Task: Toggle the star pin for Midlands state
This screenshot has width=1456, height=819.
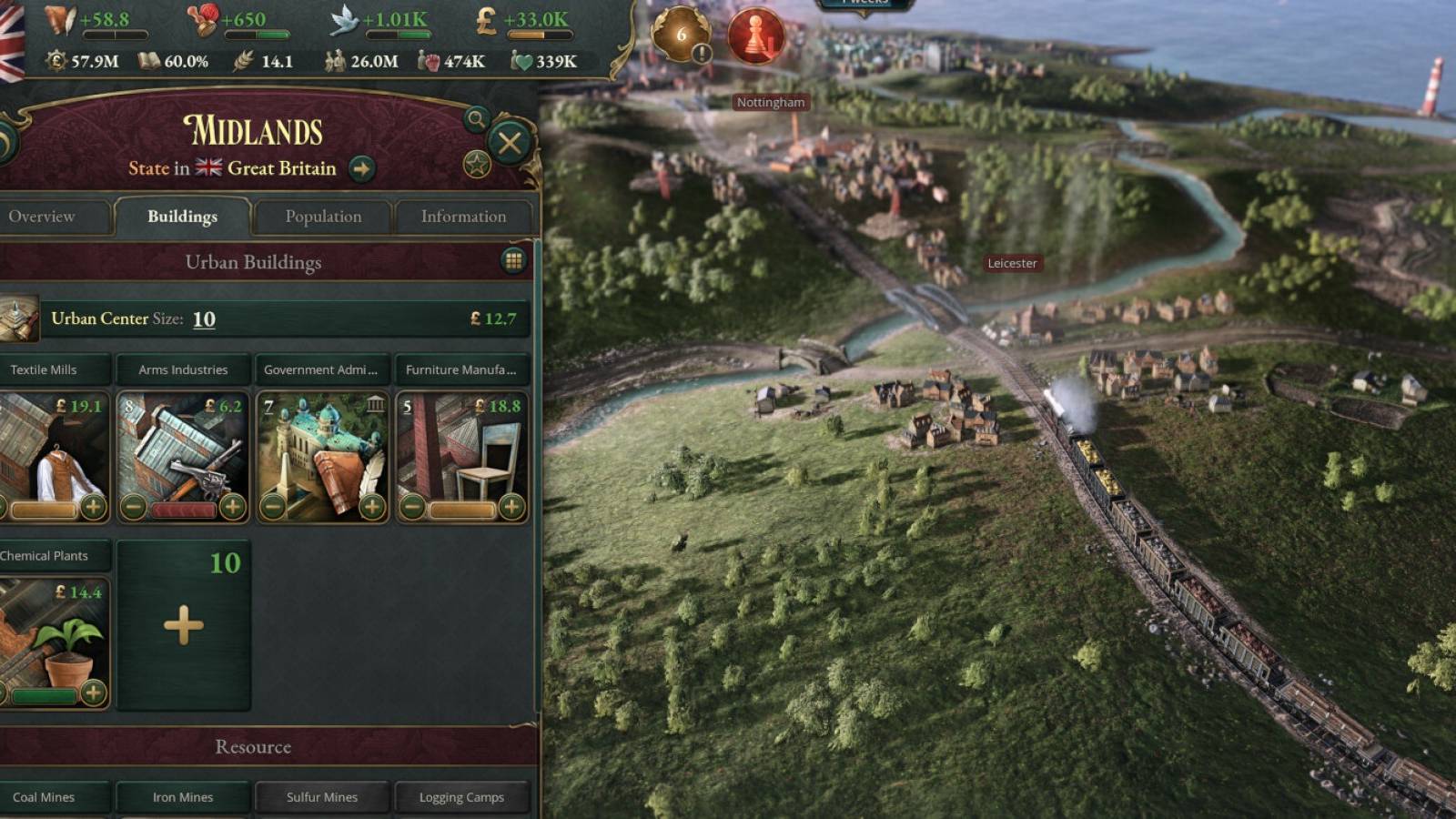Action: coord(477,162)
